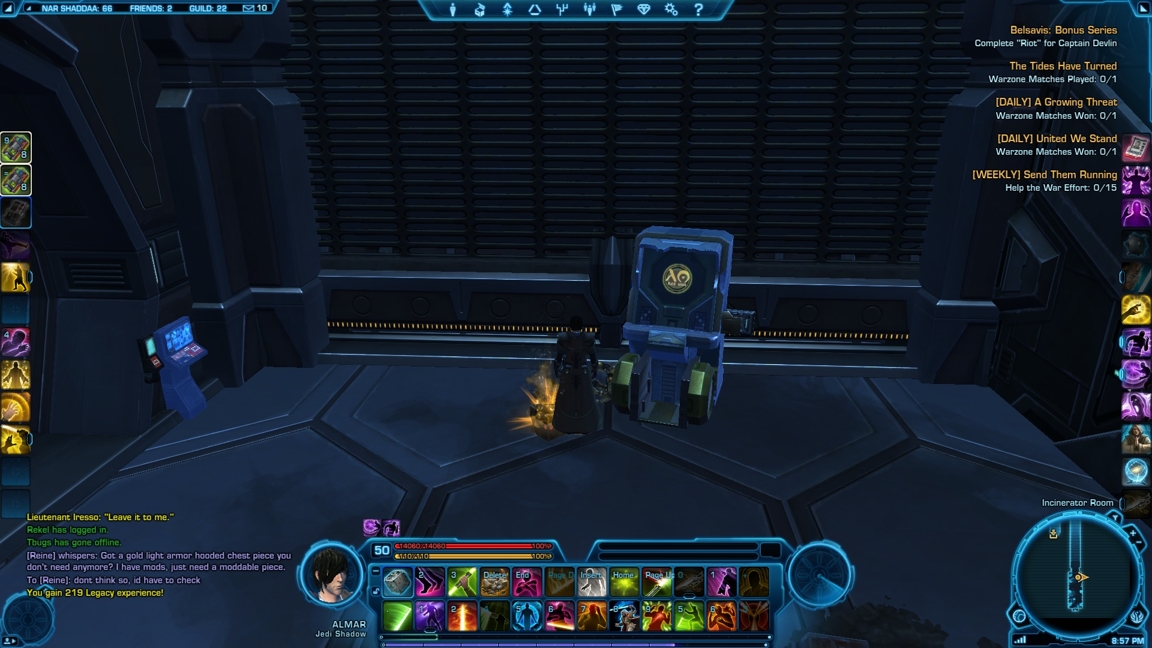Select The Tides Have Turned quest entry
Viewport: 1152px width, 648px height.
click(1063, 66)
